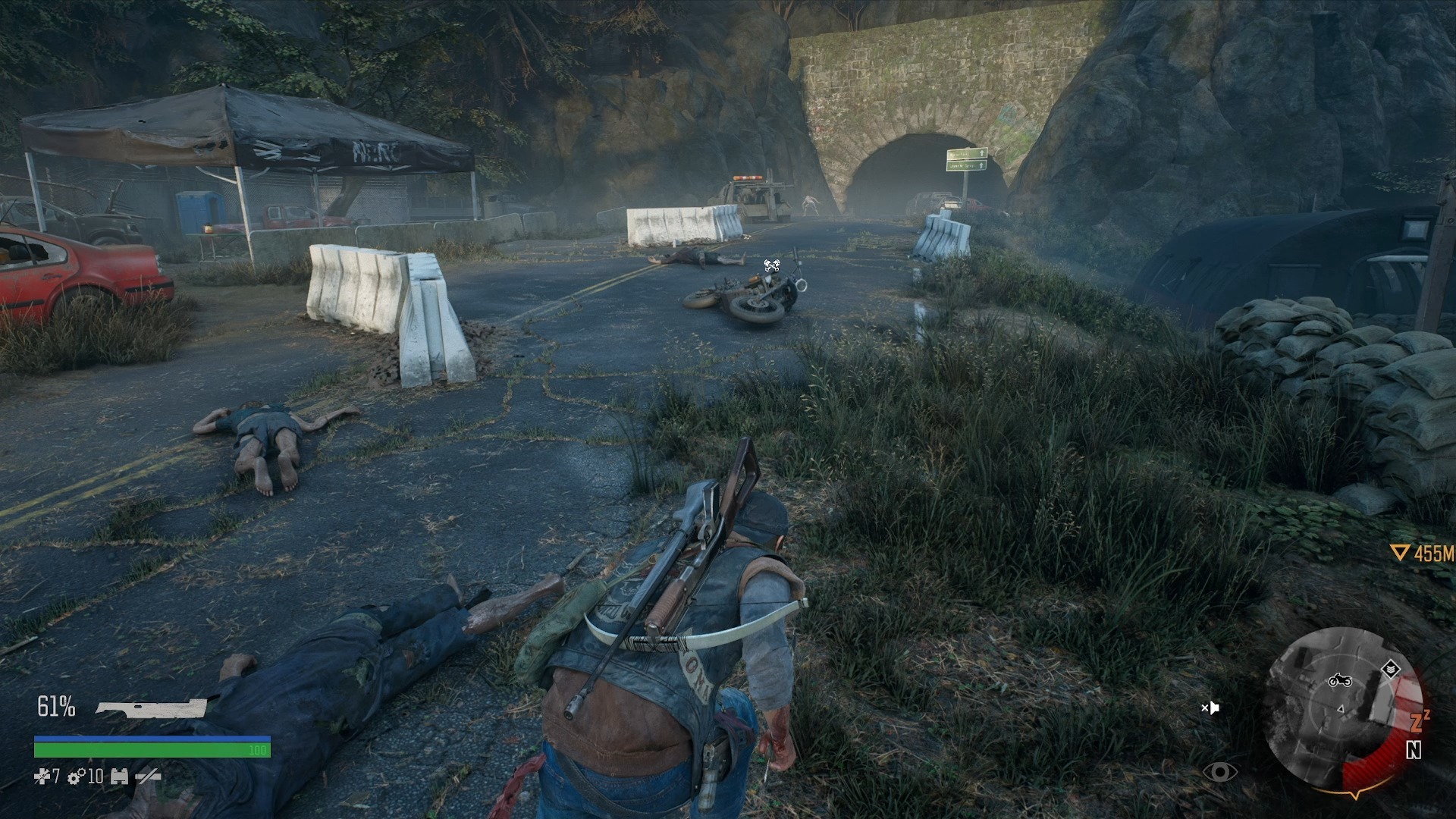Select the gears scrap icon
This screenshot has height=819, width=1456.
[x=77, y=777]
